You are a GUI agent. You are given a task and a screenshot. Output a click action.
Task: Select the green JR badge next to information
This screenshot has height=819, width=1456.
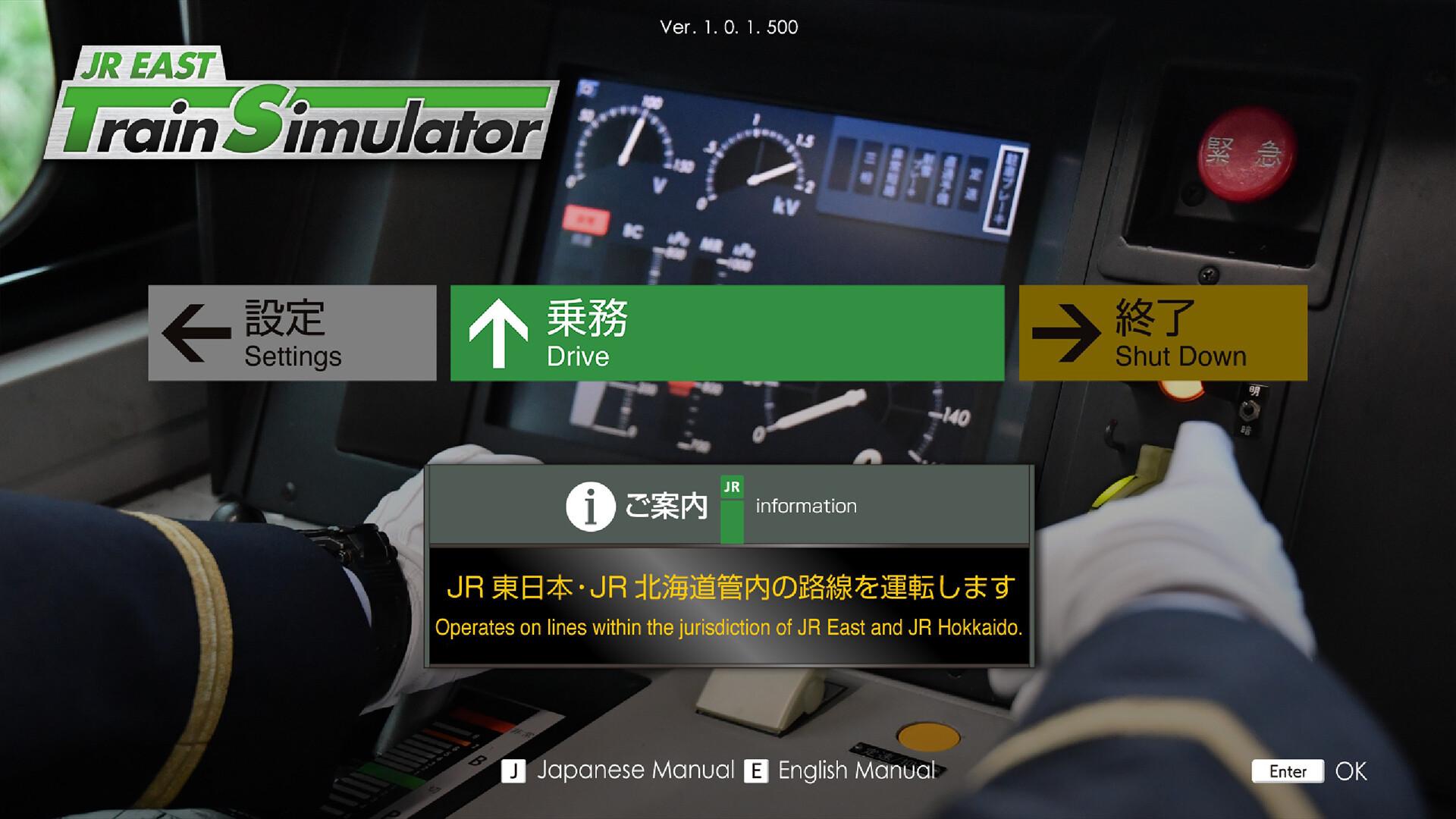click(733, 507)
